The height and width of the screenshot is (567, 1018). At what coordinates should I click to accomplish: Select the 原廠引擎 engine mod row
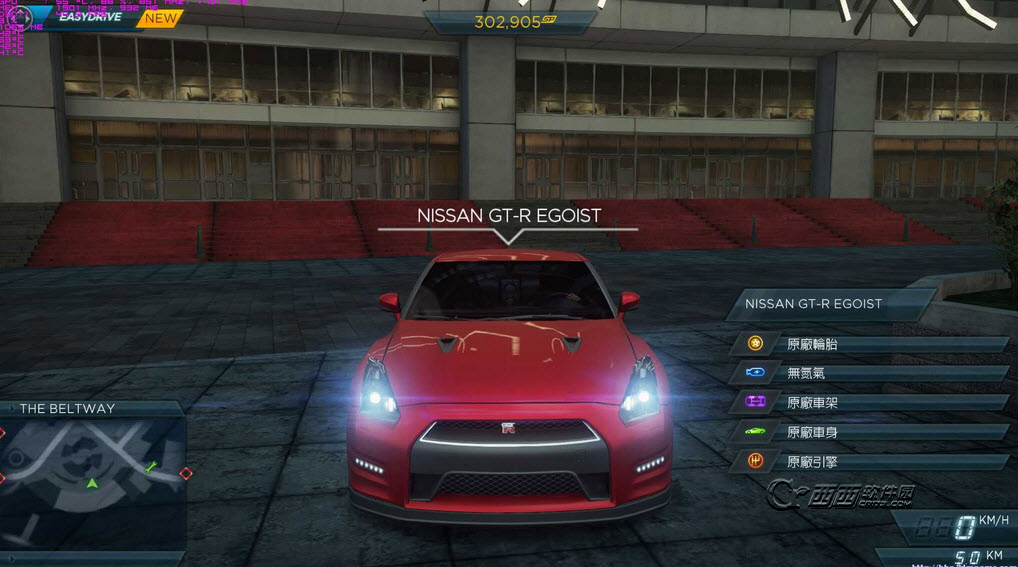tap(870, 461)
